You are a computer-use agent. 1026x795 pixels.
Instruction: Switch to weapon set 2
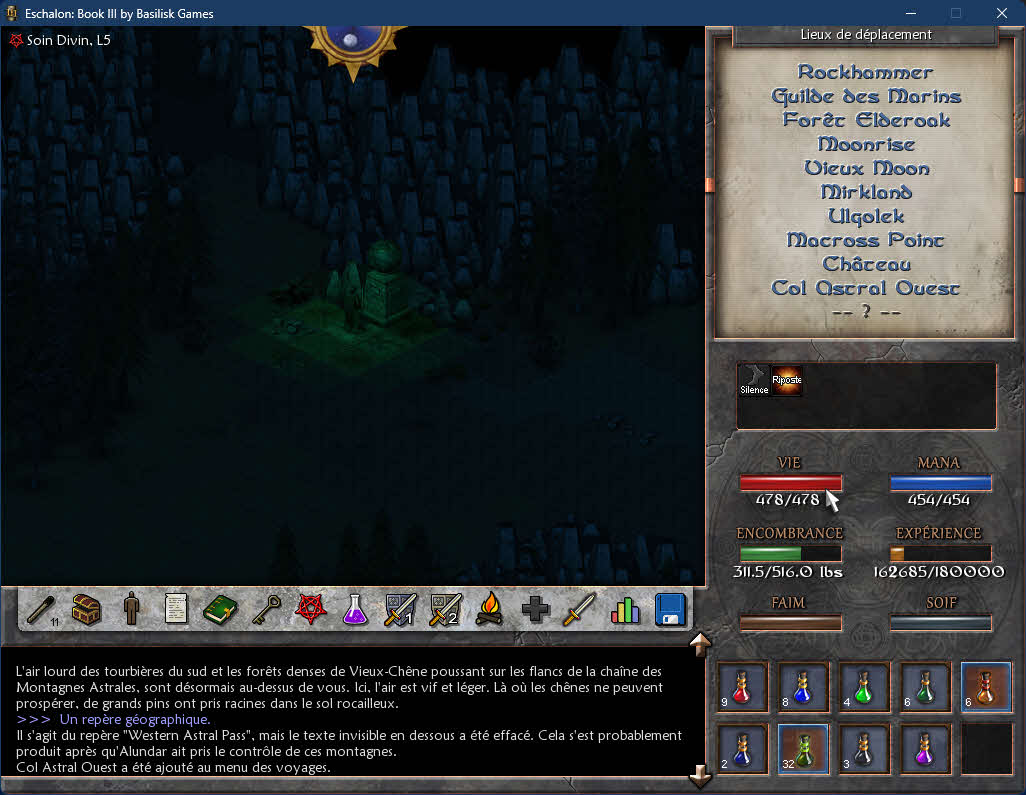tap(444, 608)
